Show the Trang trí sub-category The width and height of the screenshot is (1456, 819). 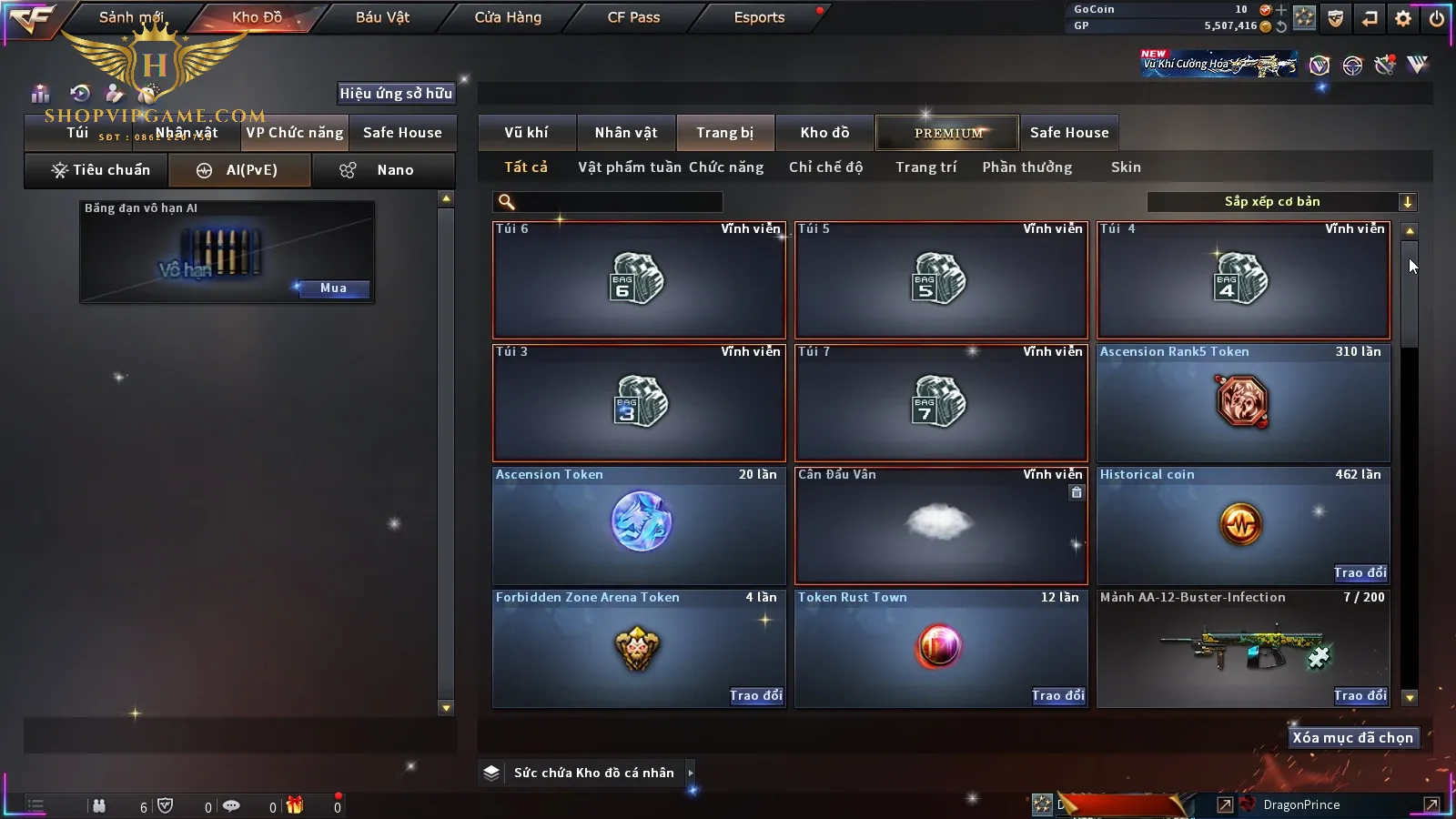[x=925, y=167]
